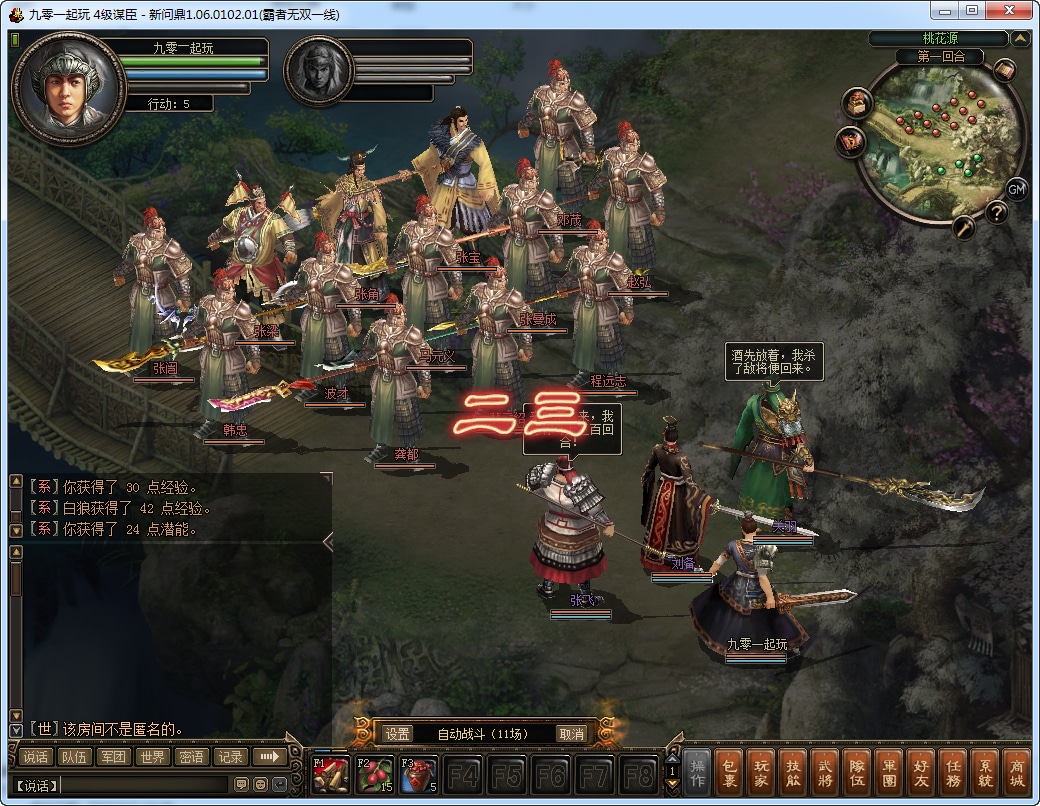Viewport: 1040px width, 806px height.
Task: Open the 记录 chat log
Action: (230, 757)
